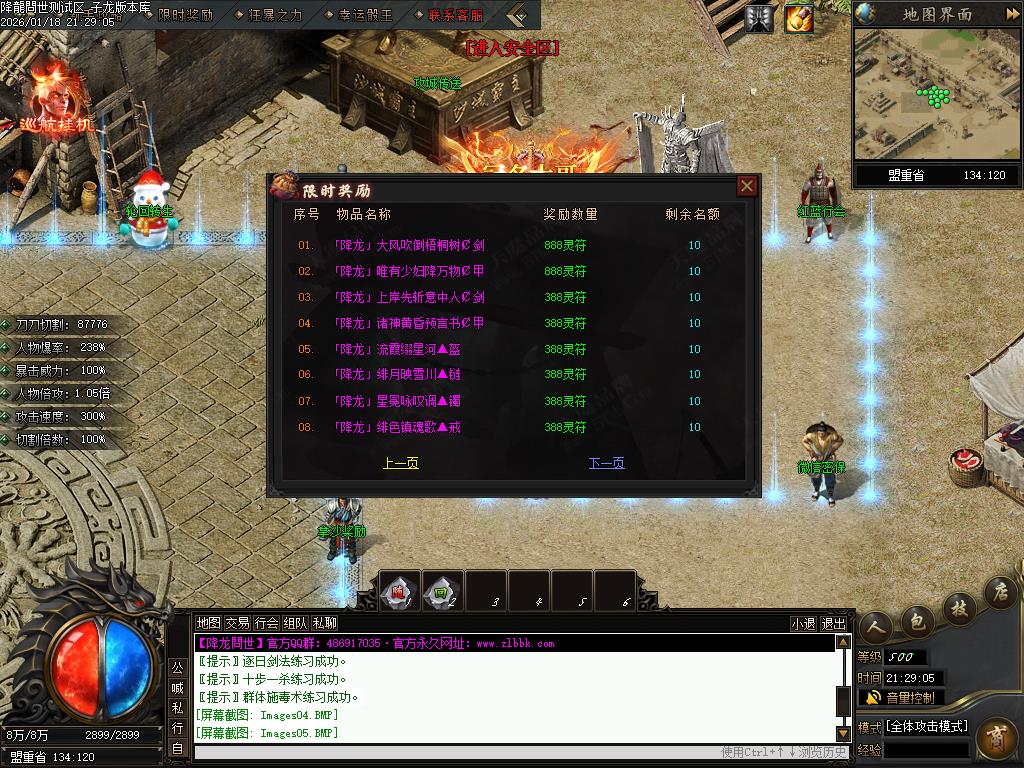Click the 退出 exit button

click(833, 623)
